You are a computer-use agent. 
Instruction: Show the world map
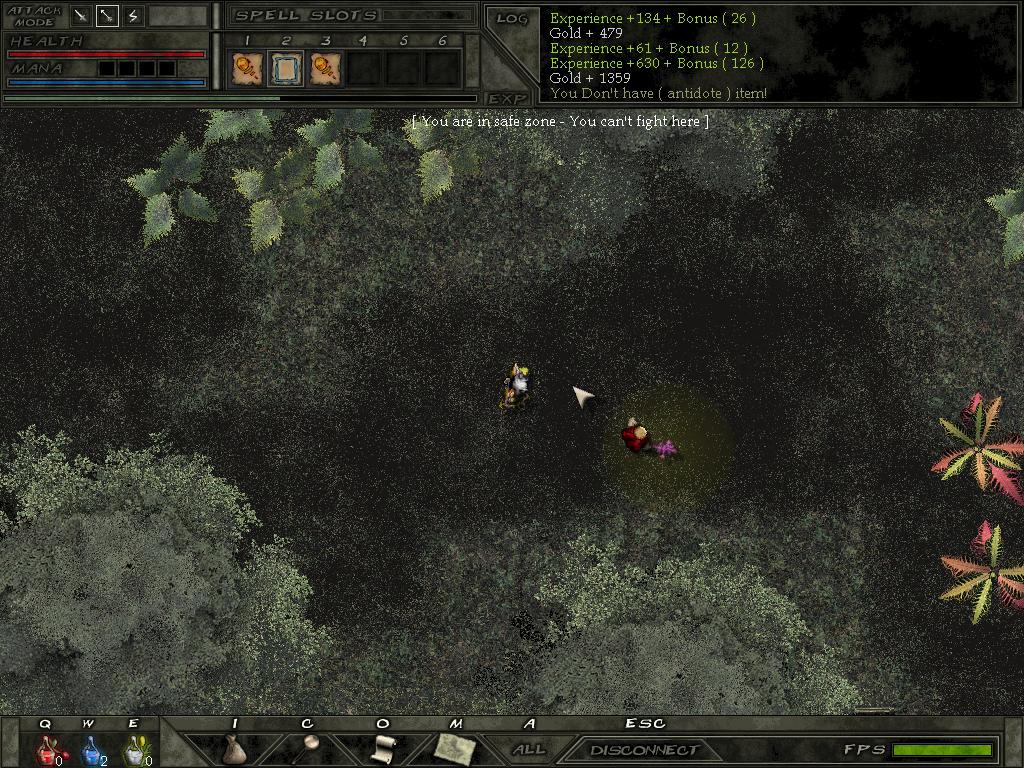tap(453, 748)
